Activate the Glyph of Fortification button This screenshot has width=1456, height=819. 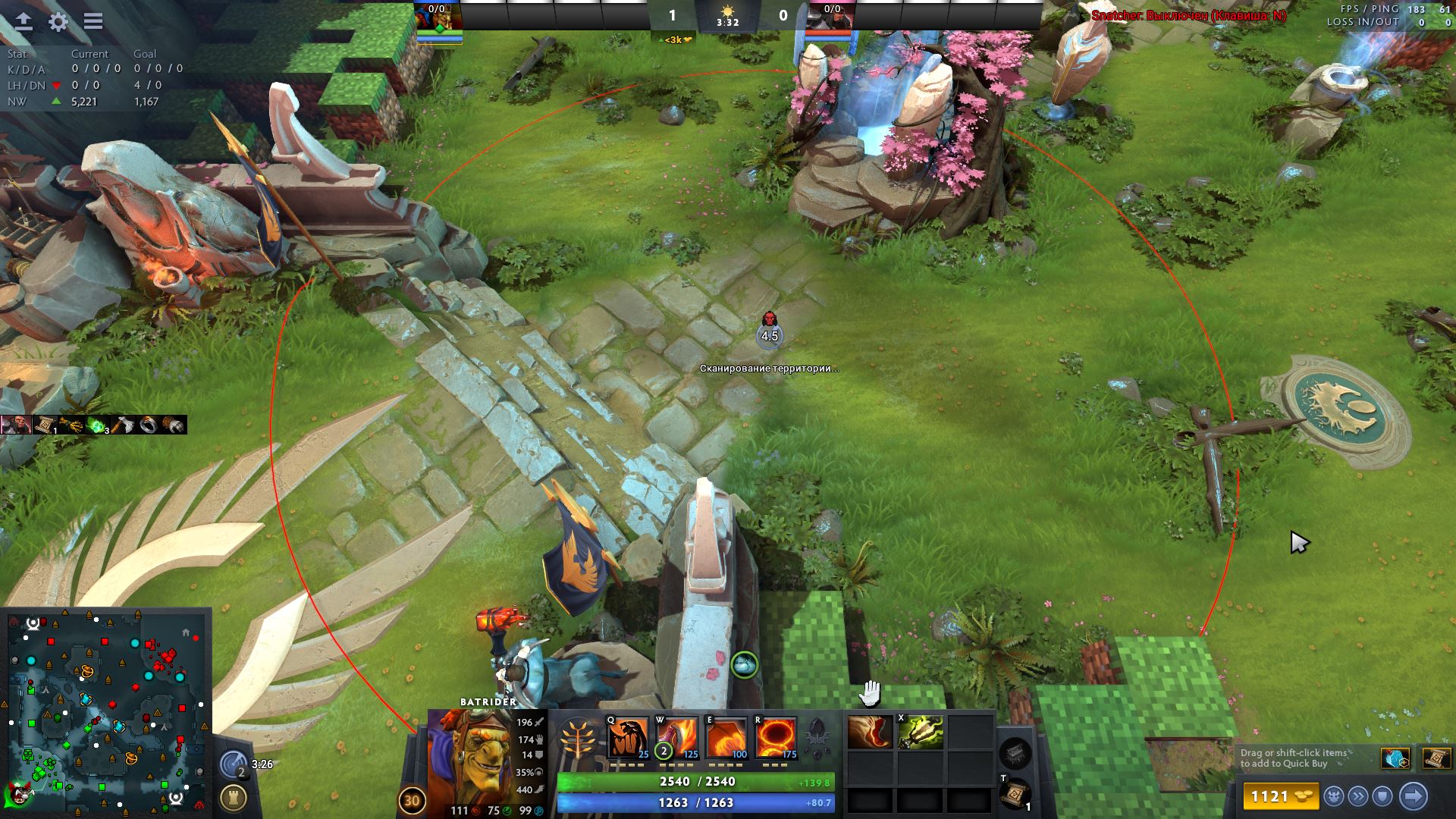[x=233, y=798]
